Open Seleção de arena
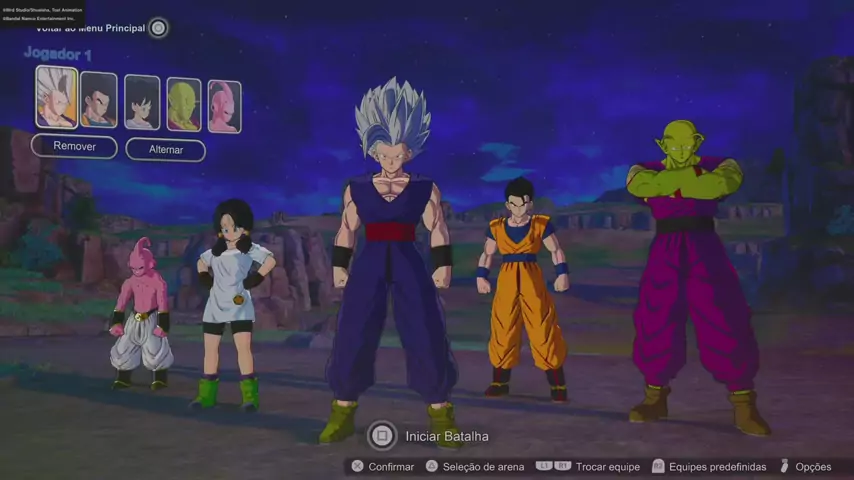854x480 pixels. 473,466
